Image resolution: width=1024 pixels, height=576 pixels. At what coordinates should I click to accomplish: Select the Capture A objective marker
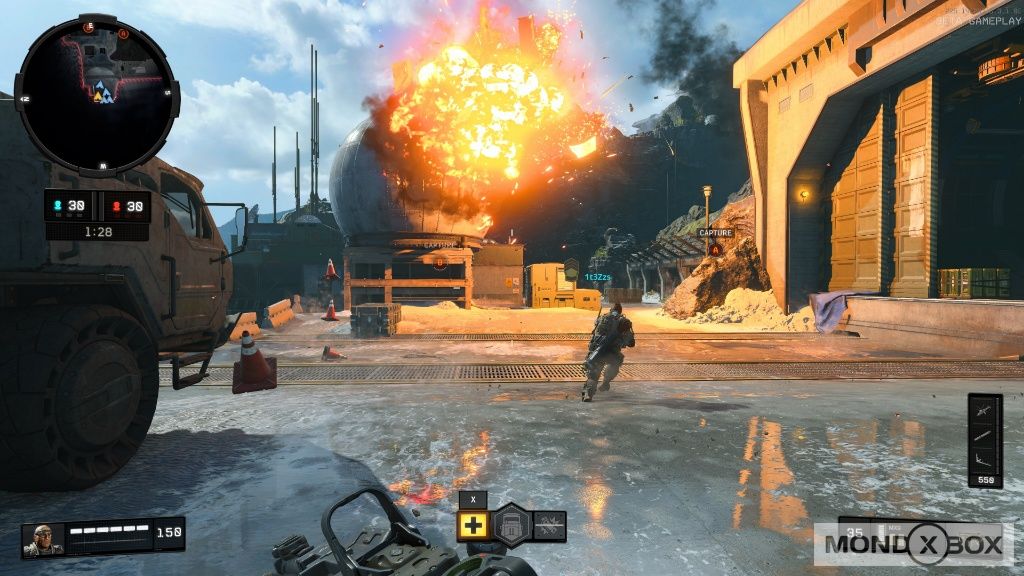(715, 247)
